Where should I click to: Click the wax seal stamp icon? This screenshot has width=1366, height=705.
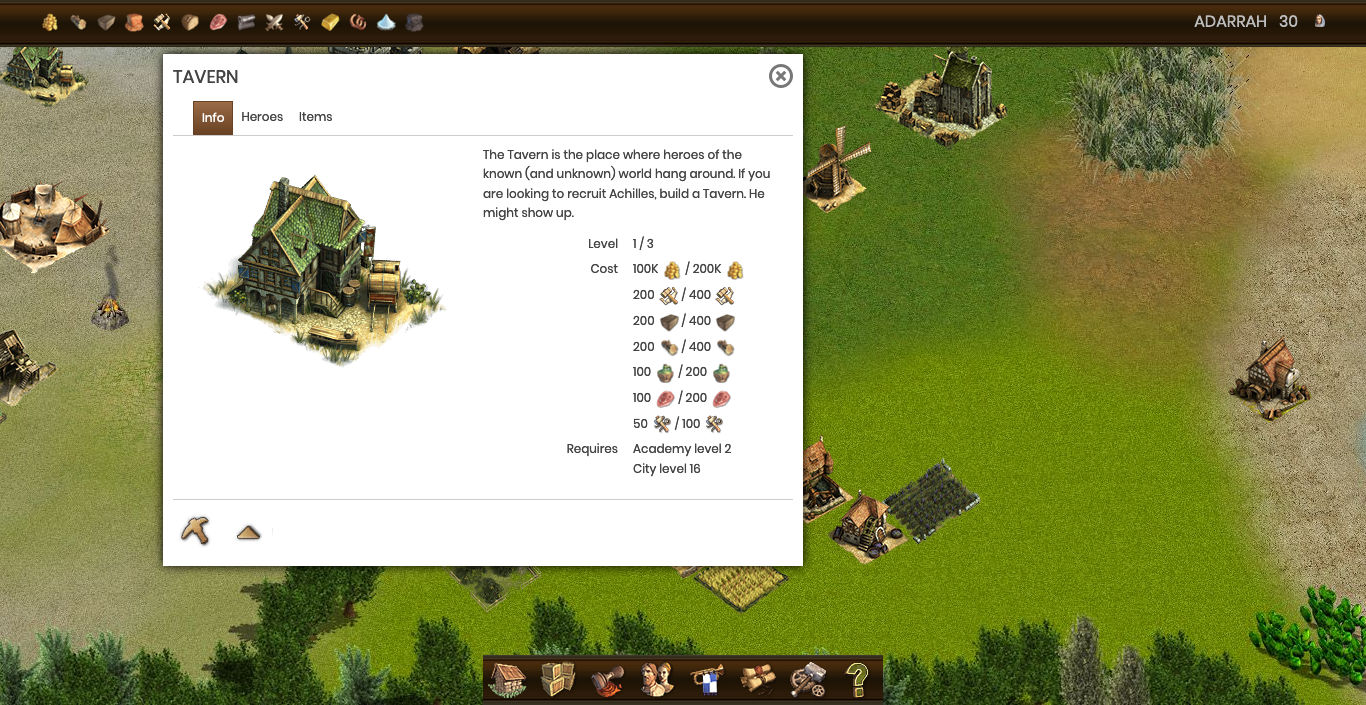pyautogui.click(x=607, y=679)
